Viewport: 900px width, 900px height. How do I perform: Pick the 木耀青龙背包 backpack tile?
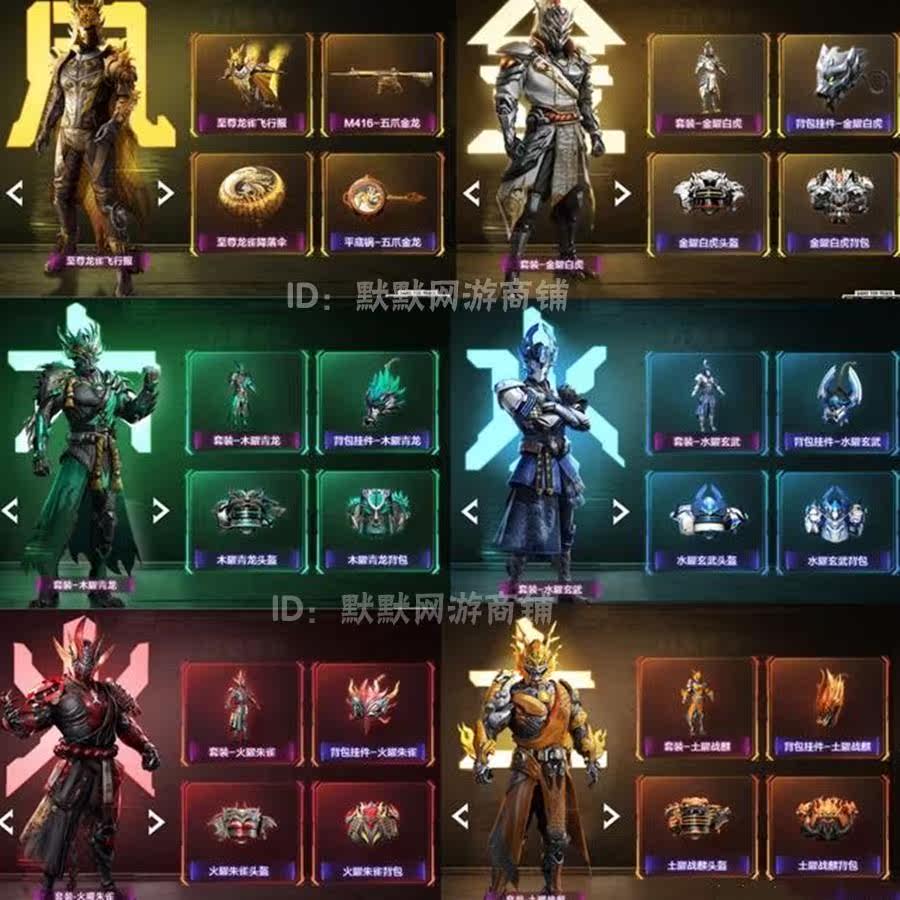[x=377, y=520]
